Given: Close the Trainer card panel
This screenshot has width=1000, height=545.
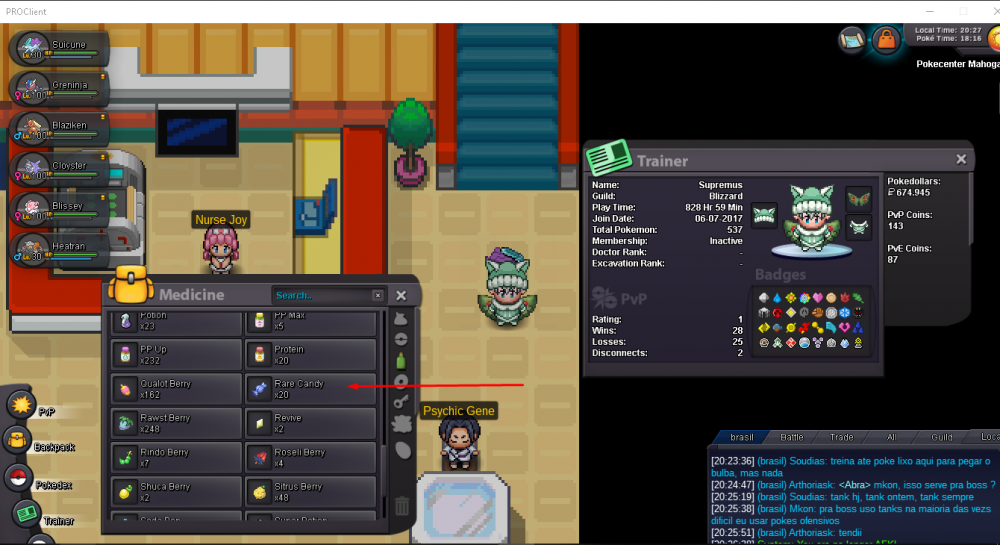Looking at the screenshot, I should point(961,159).
